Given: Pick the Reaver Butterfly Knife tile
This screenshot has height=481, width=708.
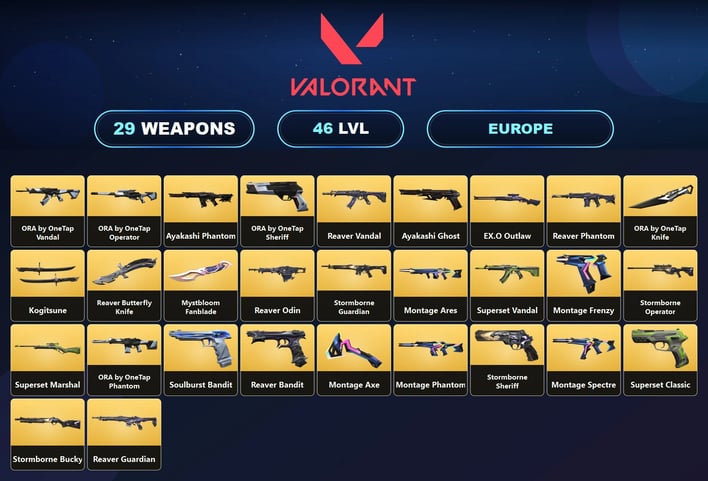Looking at the screenshot, I should coord(124,284).
